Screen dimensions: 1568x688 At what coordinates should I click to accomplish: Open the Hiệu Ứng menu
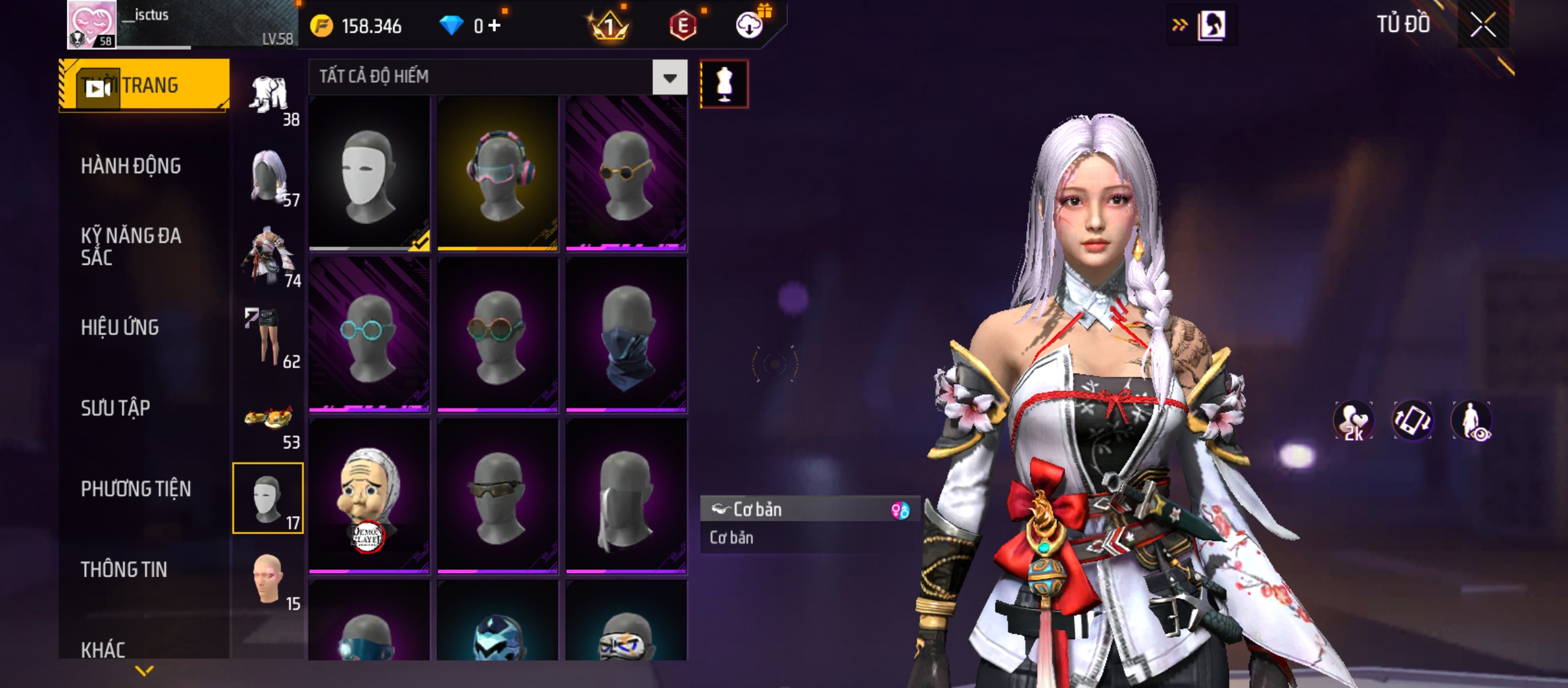click(120, 327)
